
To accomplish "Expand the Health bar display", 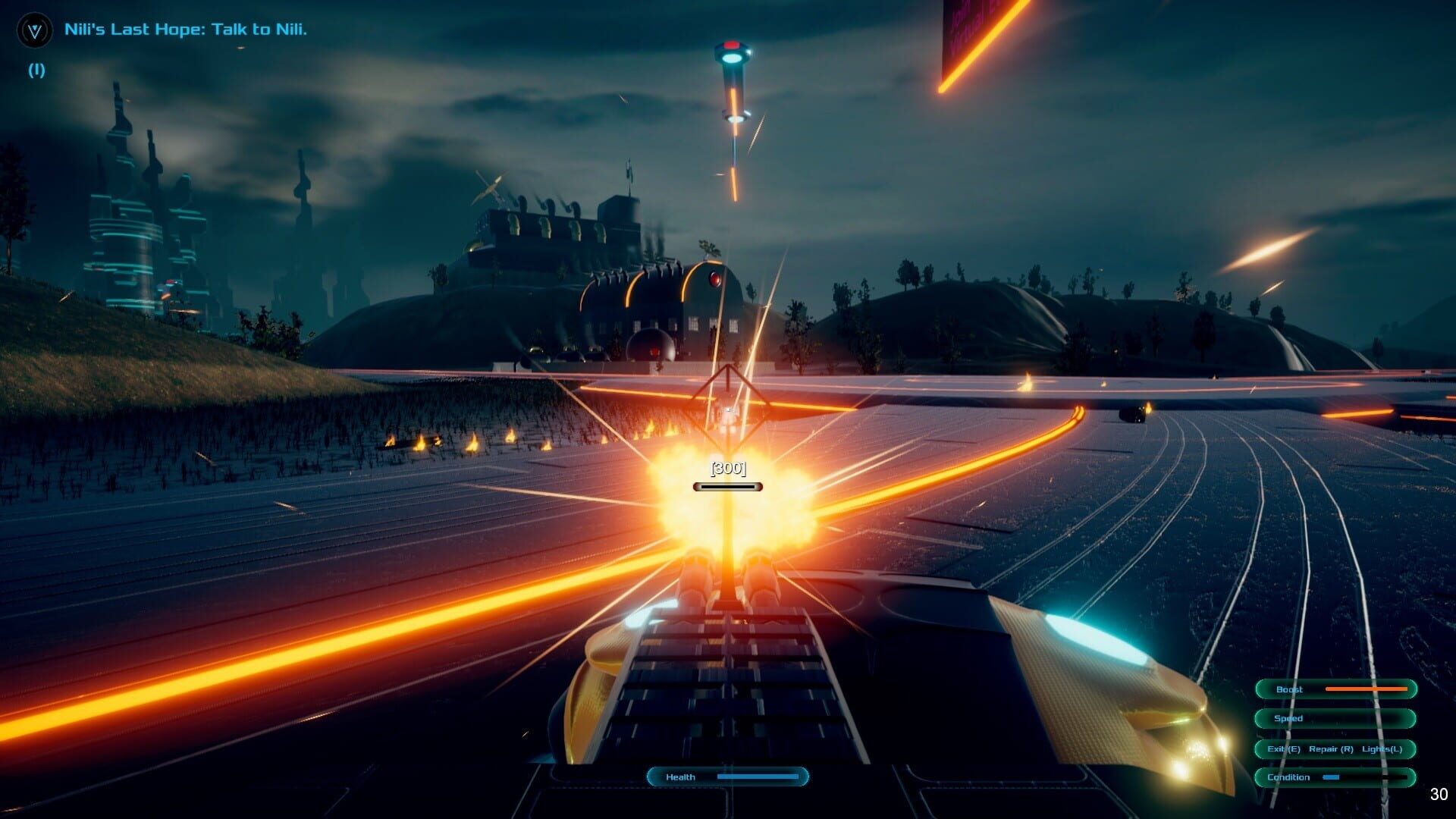I will pos(726,777).
